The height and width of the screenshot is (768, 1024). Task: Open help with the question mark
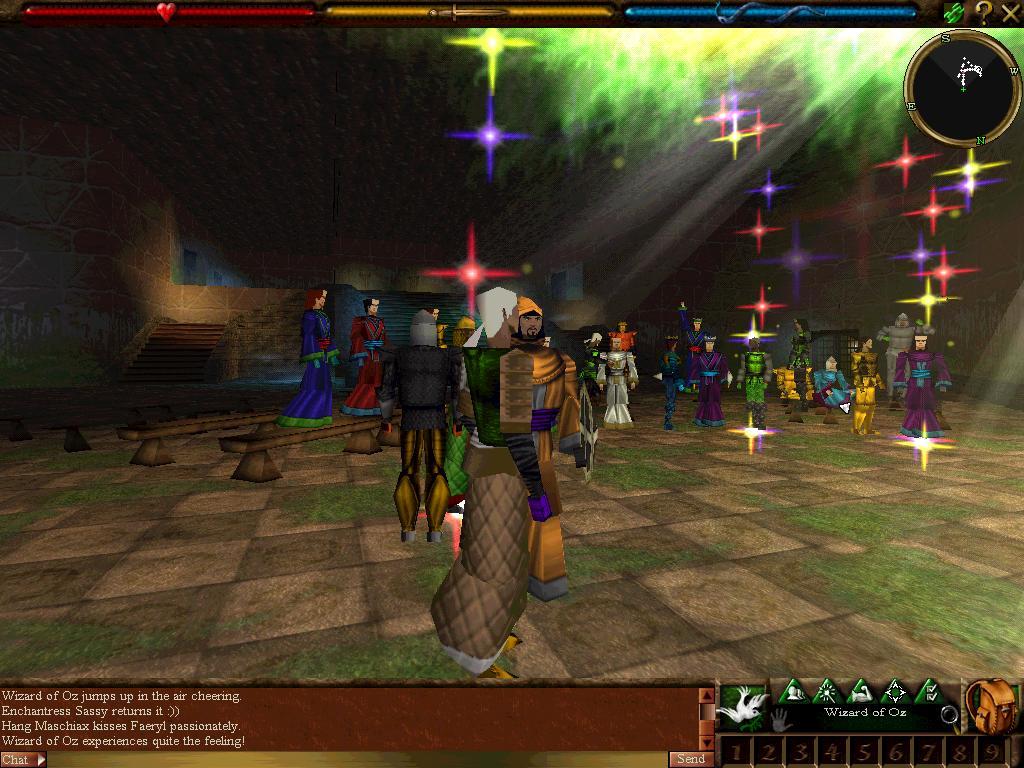(x=983, y=13)
